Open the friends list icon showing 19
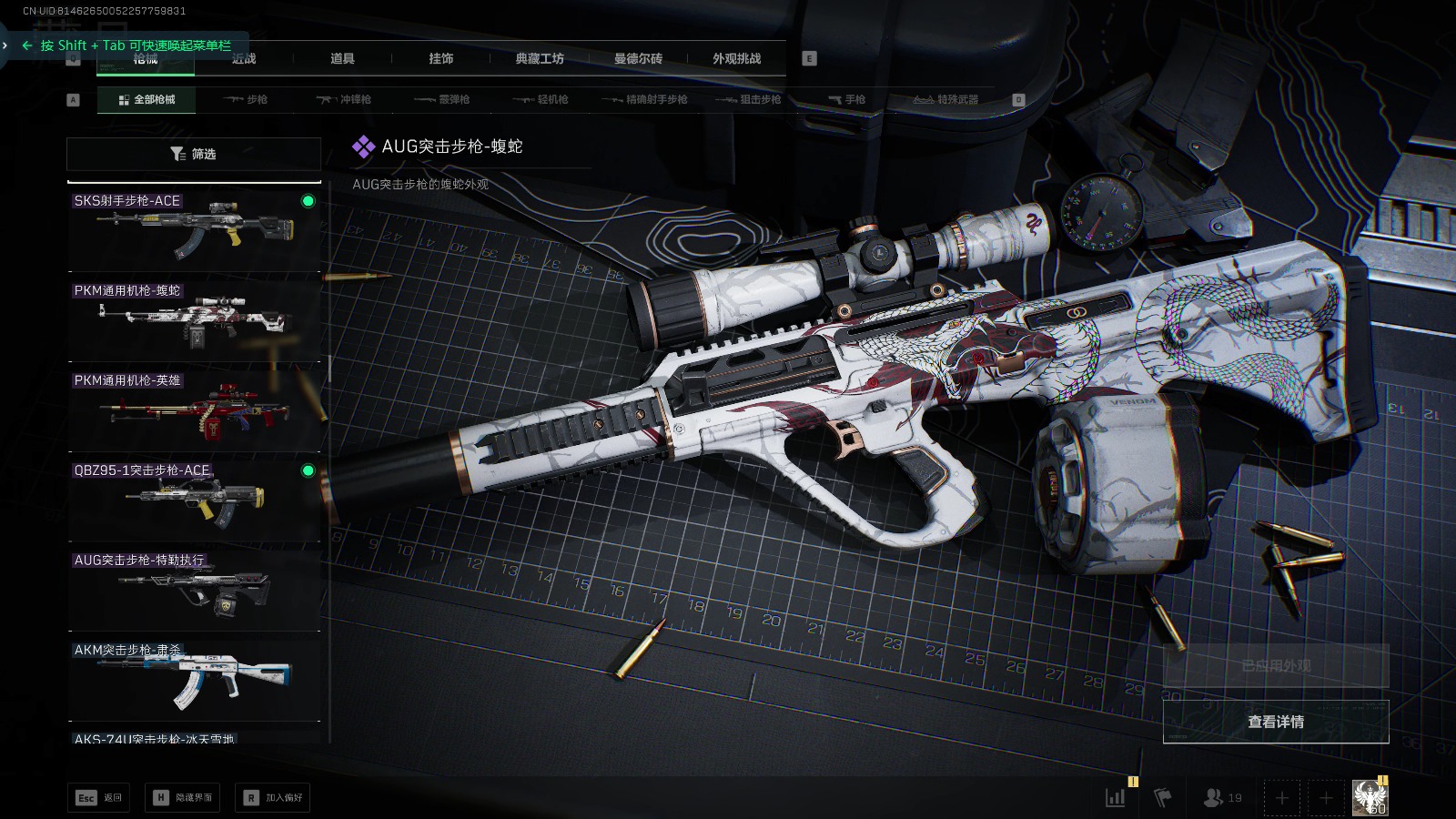This screenshot has height=819, width=1456. 1222,798
